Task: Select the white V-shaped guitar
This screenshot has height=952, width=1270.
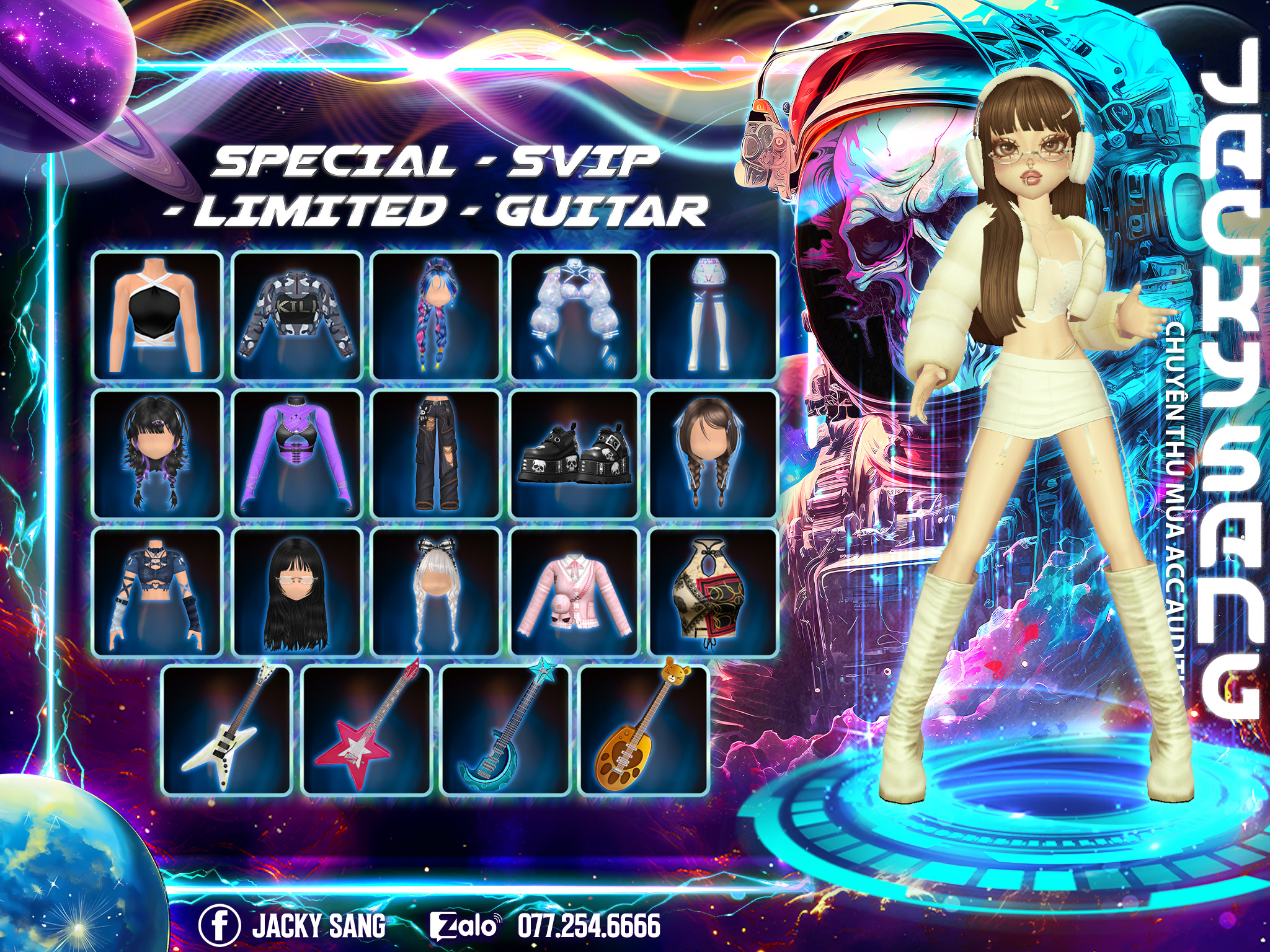Action: pyautogui.click(x=227, y=730)
